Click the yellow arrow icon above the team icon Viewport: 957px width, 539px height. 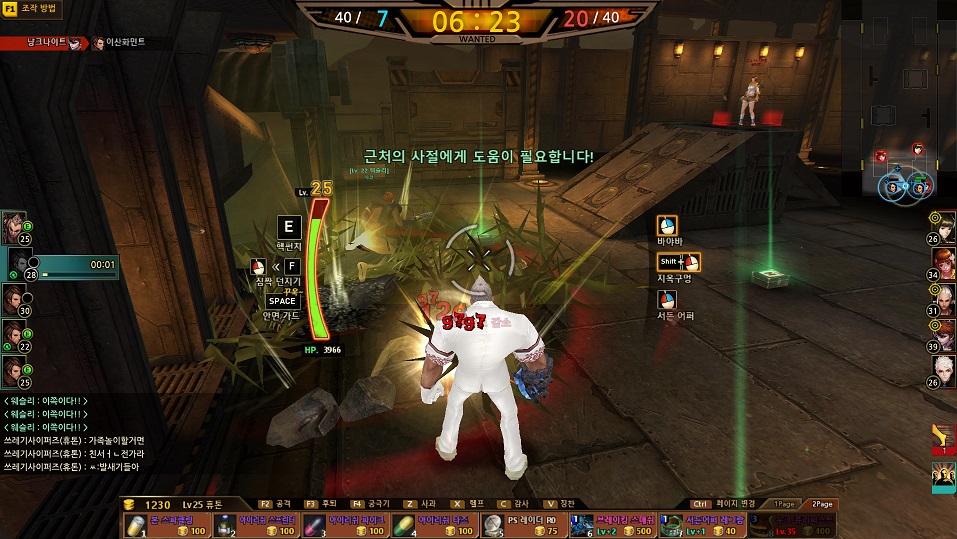pyautogui.click(x=943, y=437)
